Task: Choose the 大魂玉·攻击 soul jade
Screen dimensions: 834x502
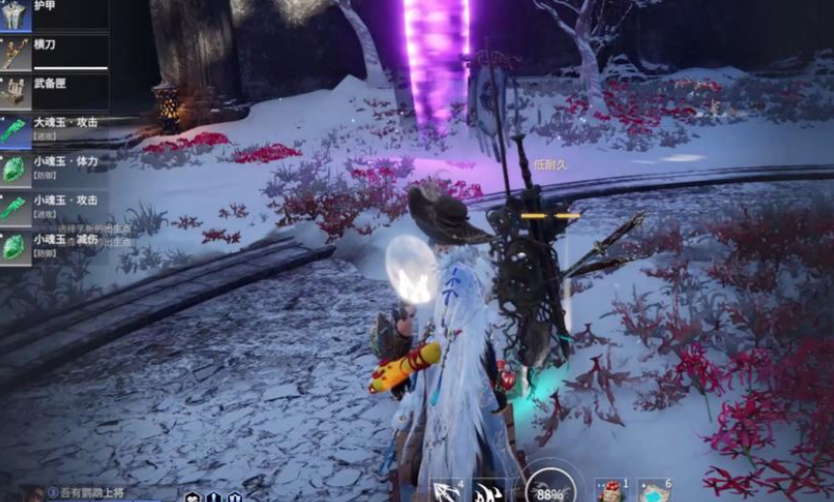Action: [54, 129]
